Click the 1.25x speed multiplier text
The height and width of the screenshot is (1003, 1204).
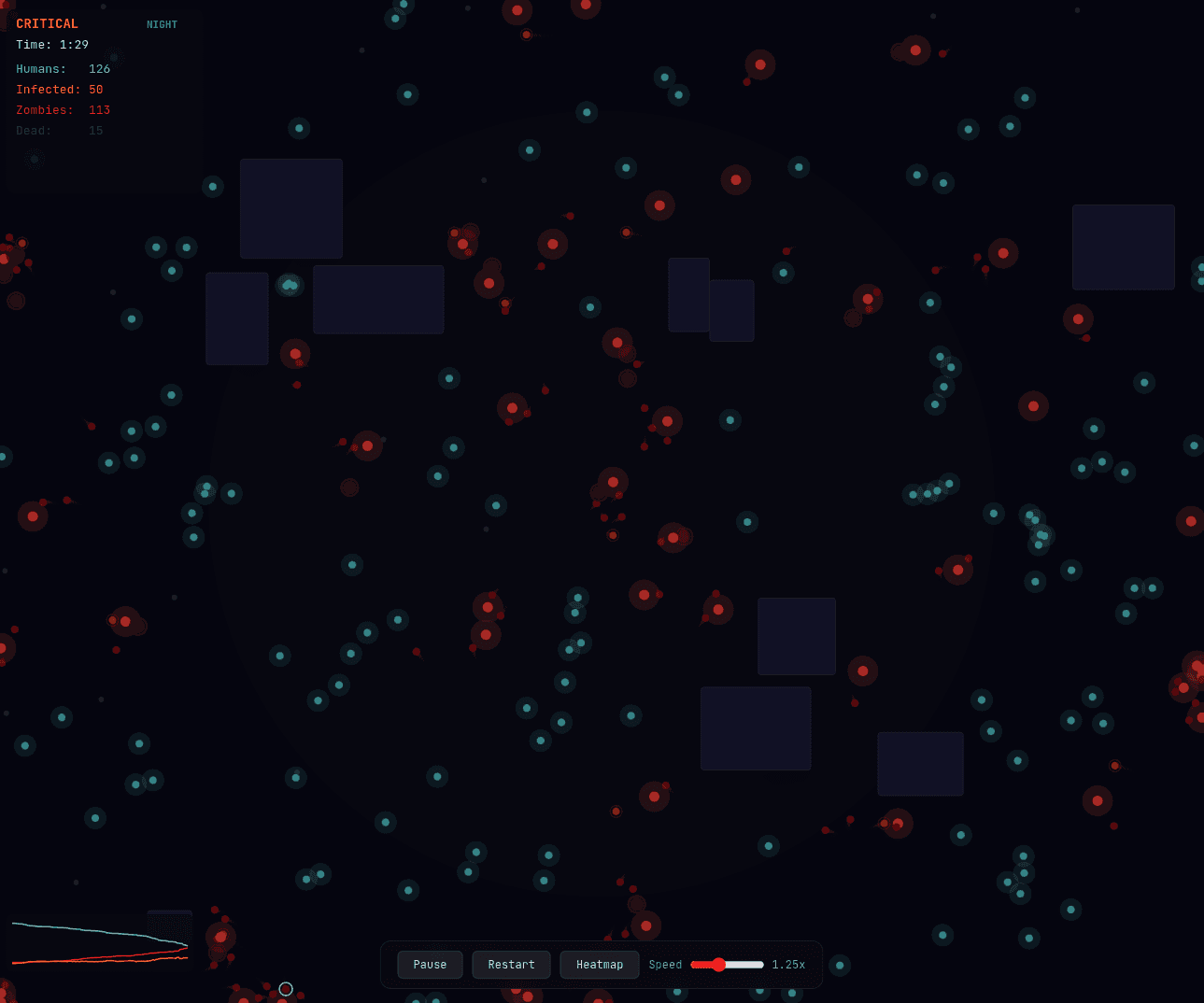787,964
